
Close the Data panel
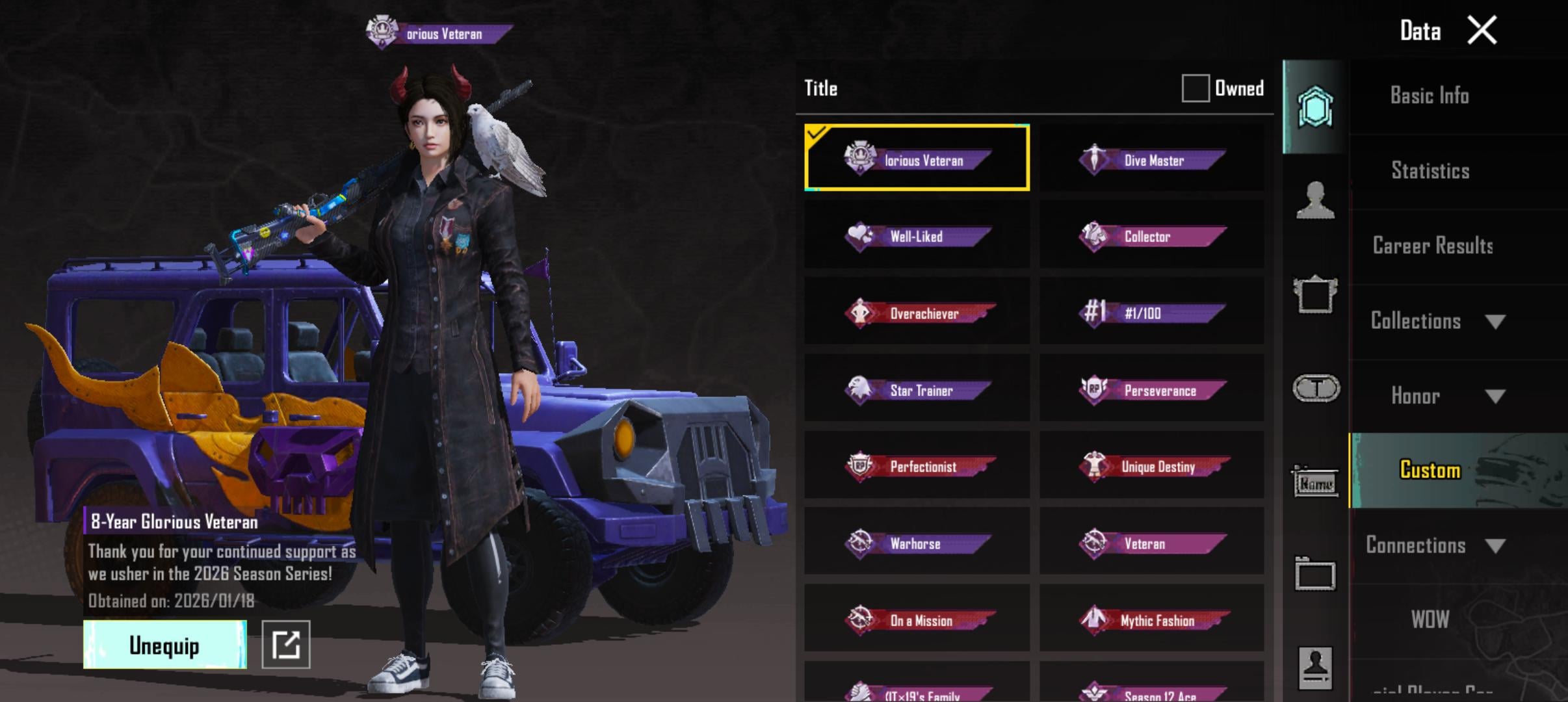(x=1482, y=31)
